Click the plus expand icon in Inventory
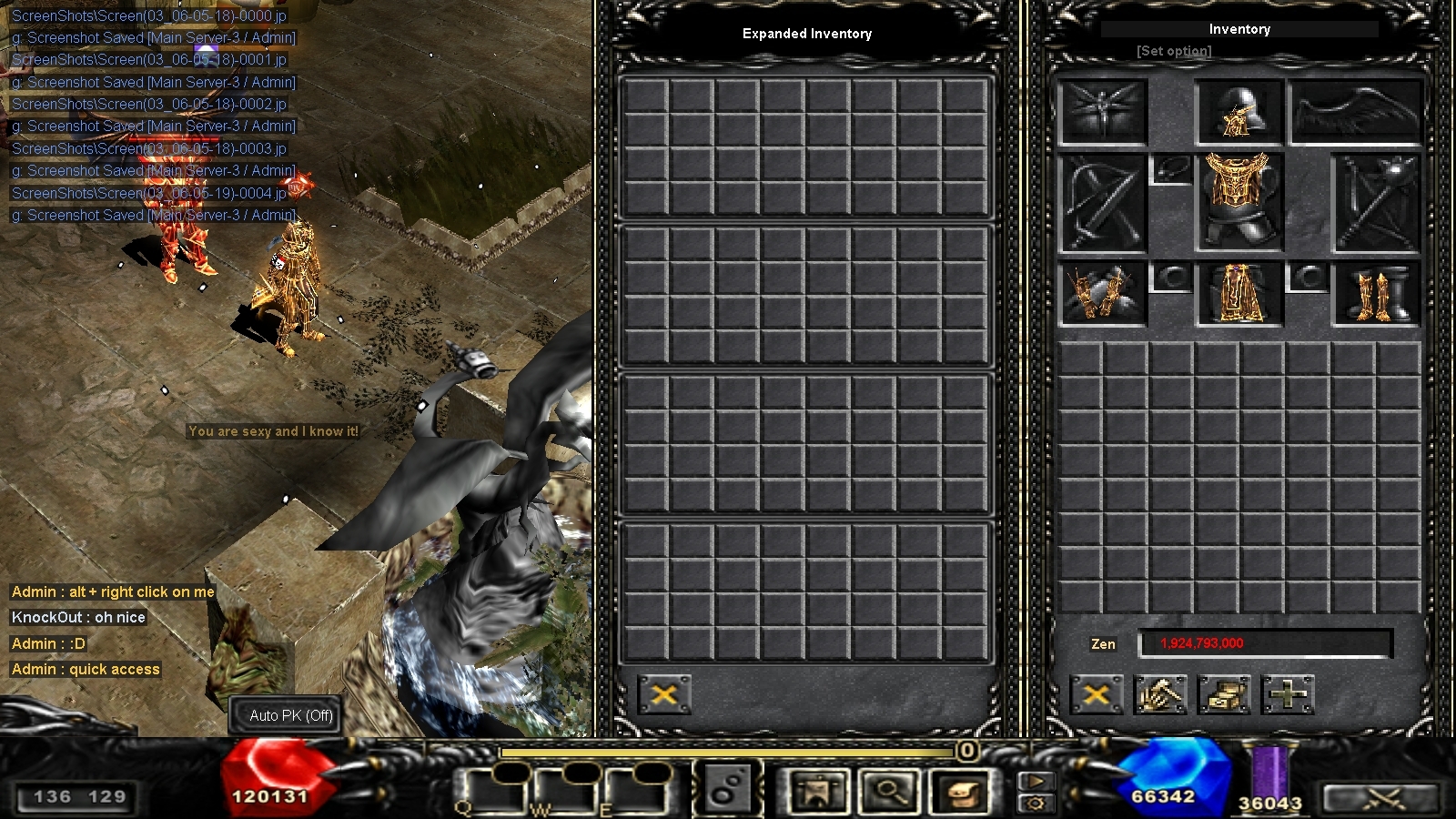The height and width of the screenshot is (819, 1456). click(x=1286, y=694)
